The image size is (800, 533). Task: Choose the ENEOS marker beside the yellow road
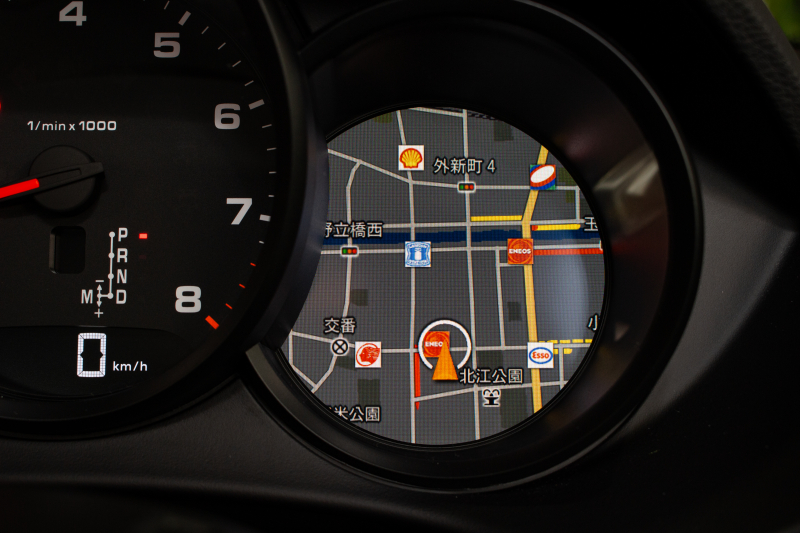(x=519, y=251)
